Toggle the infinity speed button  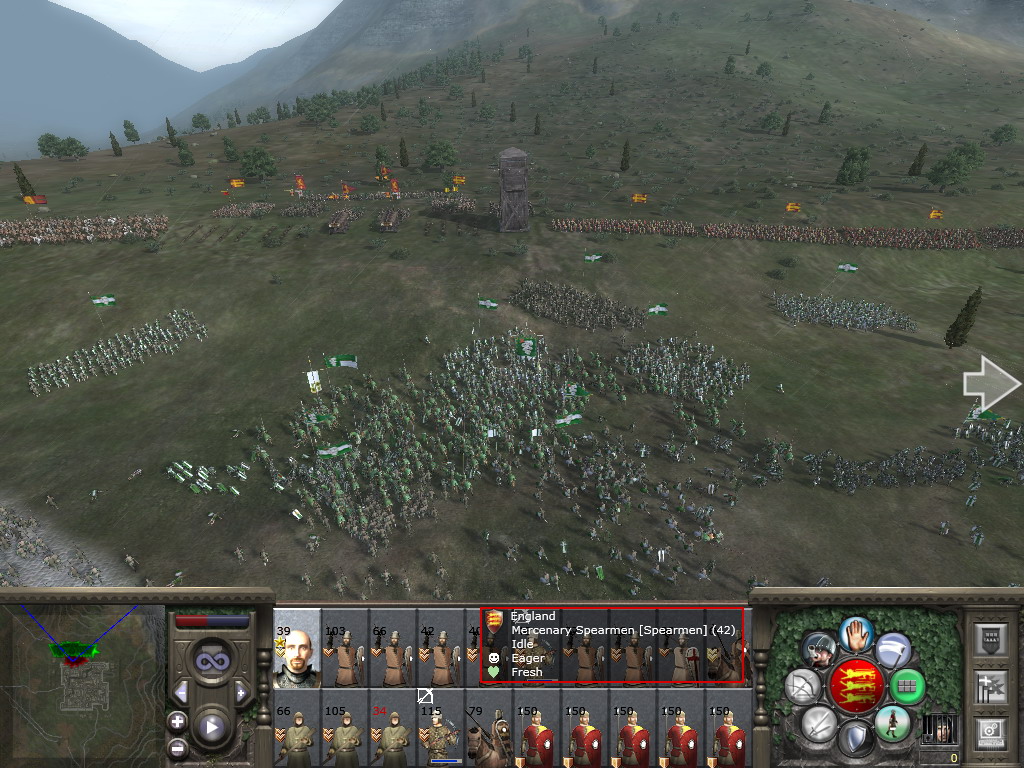(x=211, y=660)
